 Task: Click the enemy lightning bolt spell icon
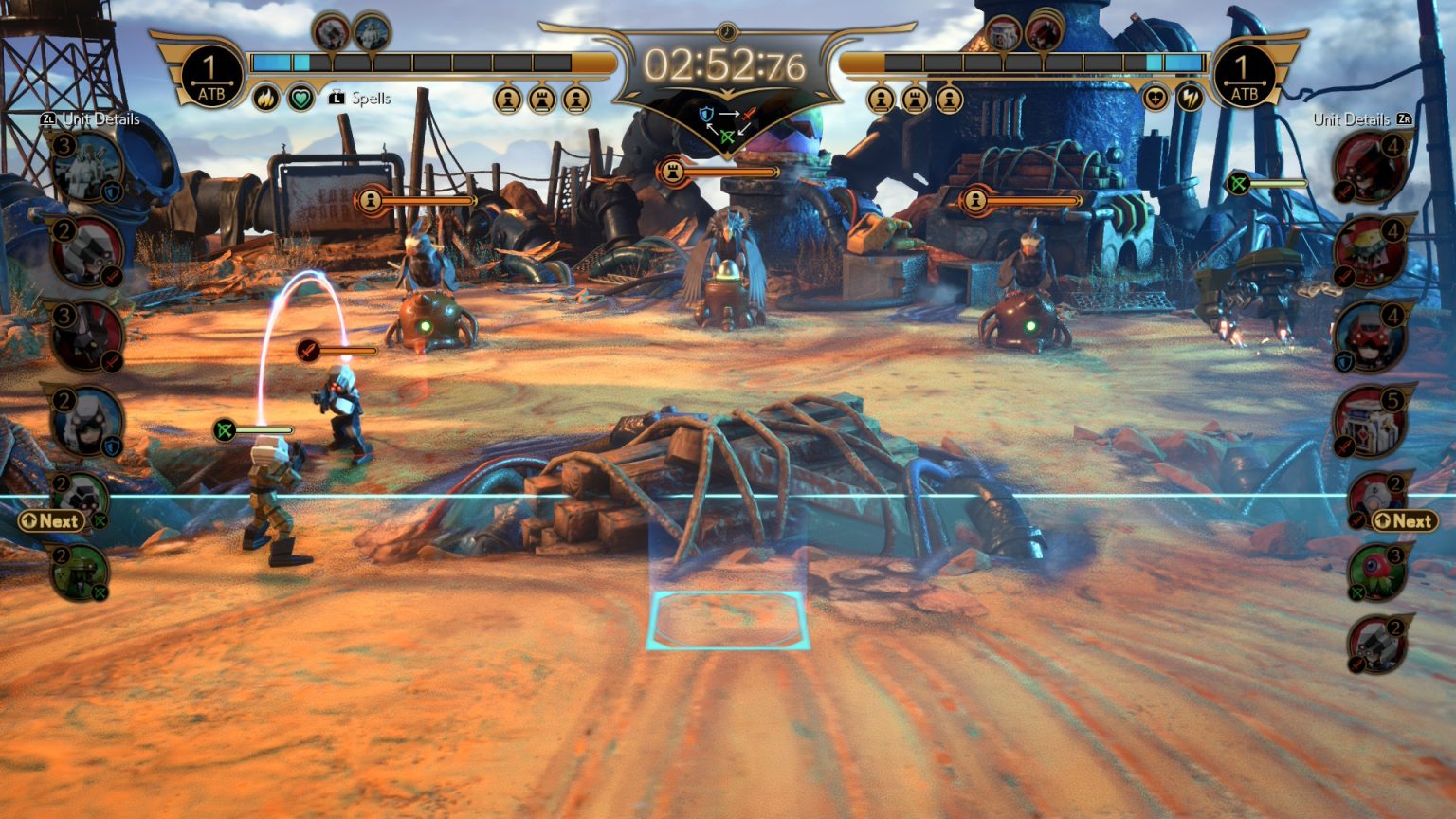point(1191,98)
